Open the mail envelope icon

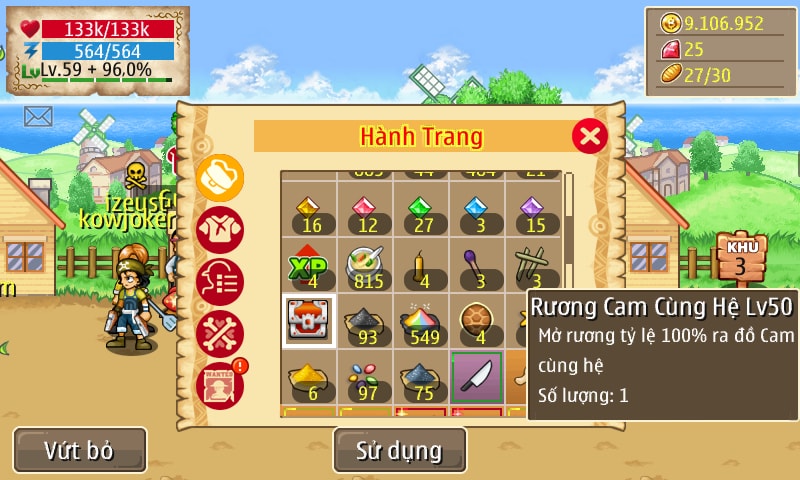pos(38,116)
